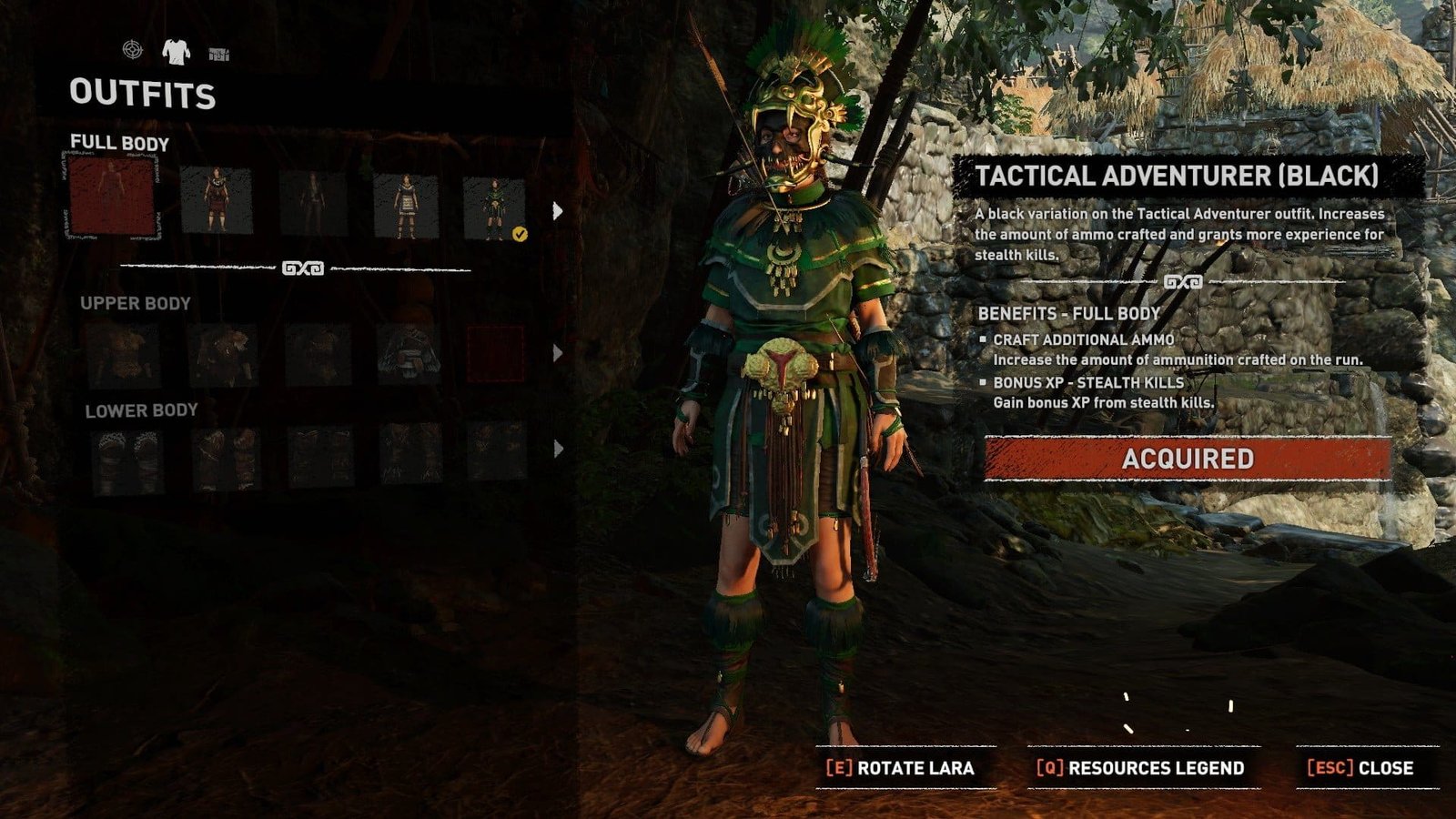Open the chest inventory tab
Viewport: 1456px width, 819px height.
218,55
